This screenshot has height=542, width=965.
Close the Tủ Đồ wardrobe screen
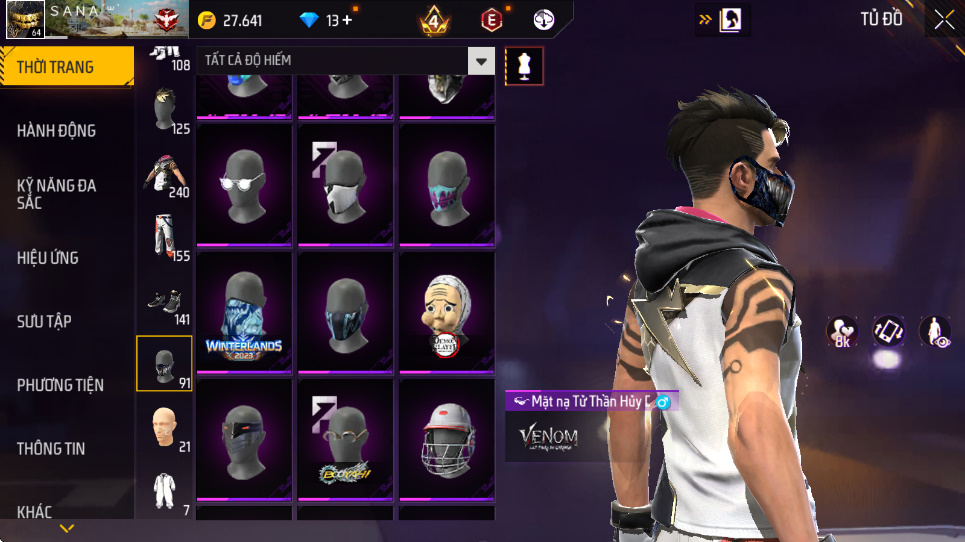944,19
